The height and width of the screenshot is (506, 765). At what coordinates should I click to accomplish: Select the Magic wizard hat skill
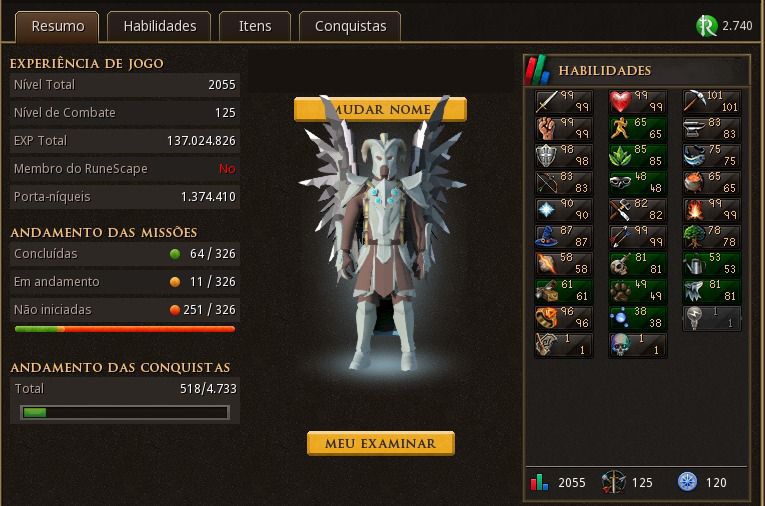point(563,237)
